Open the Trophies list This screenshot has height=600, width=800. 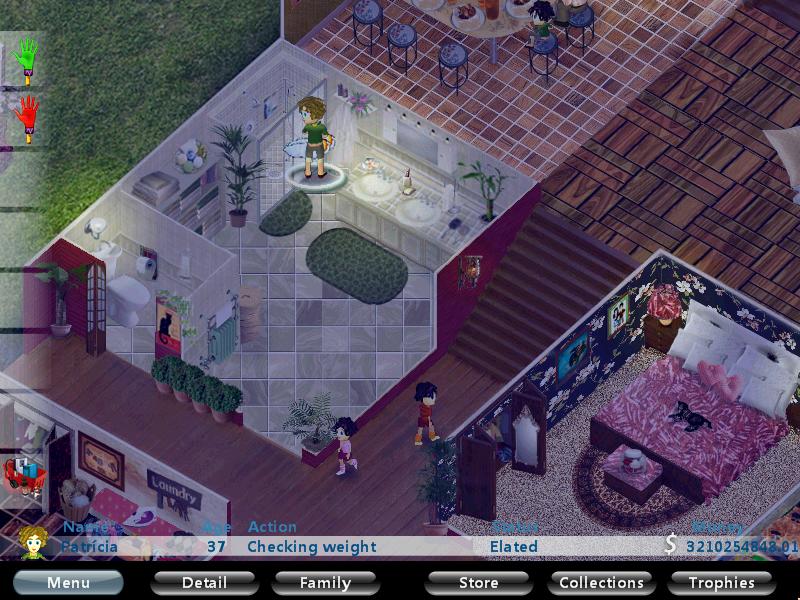click(721, 582)
